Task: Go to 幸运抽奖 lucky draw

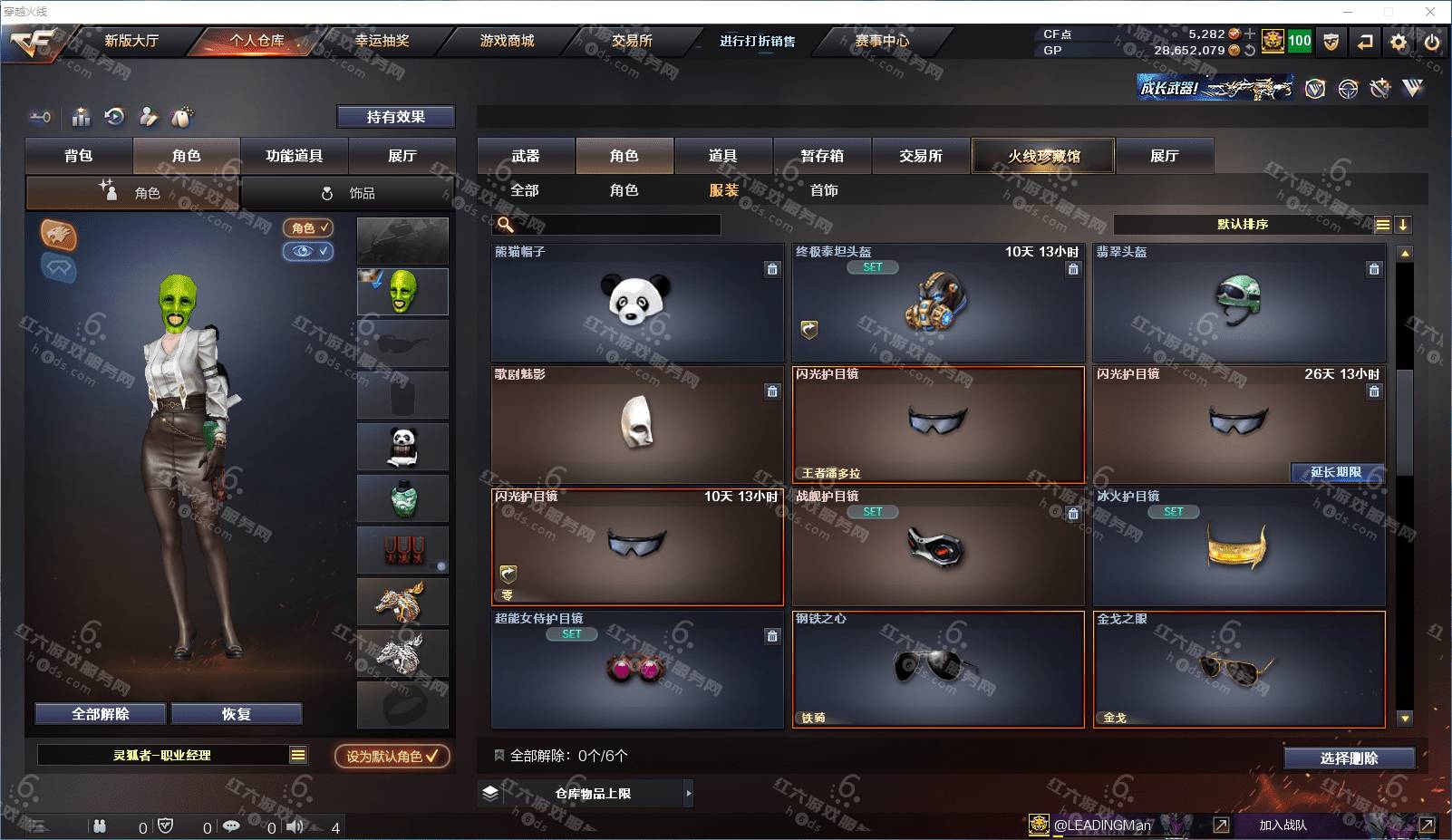Action: point(382,41)
